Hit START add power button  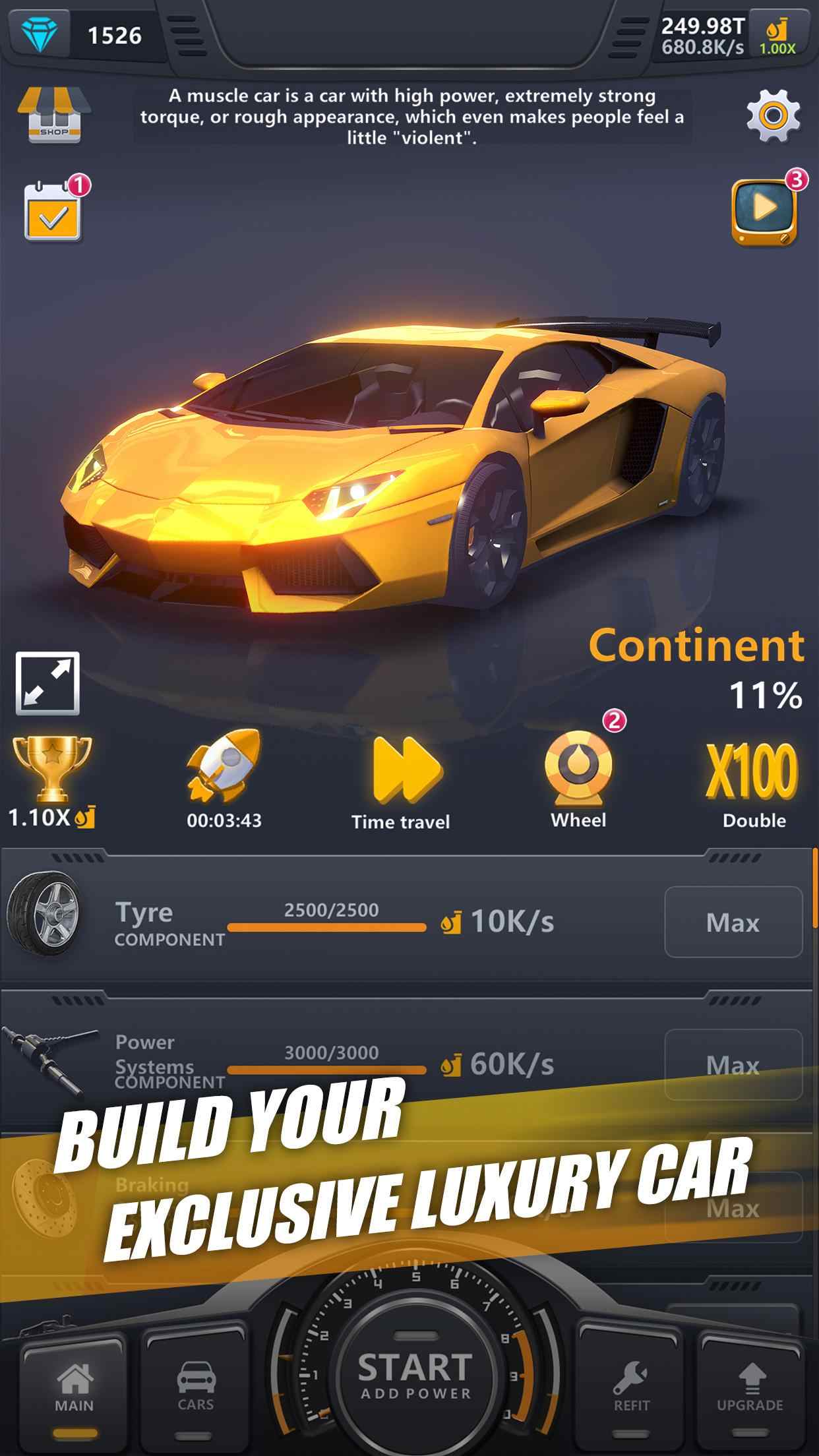415,1374
